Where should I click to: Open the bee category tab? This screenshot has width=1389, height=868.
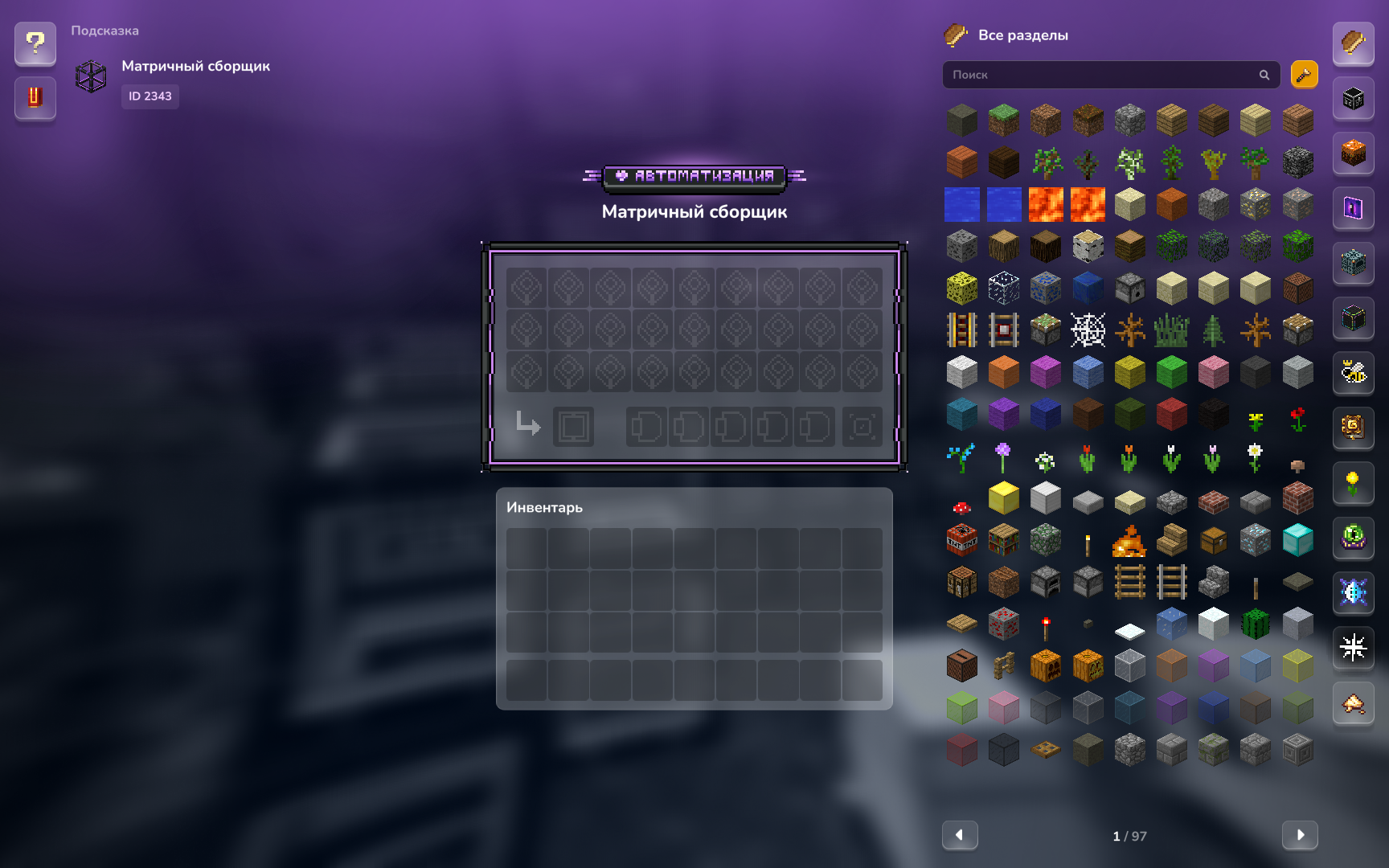tap(1354, 372)
